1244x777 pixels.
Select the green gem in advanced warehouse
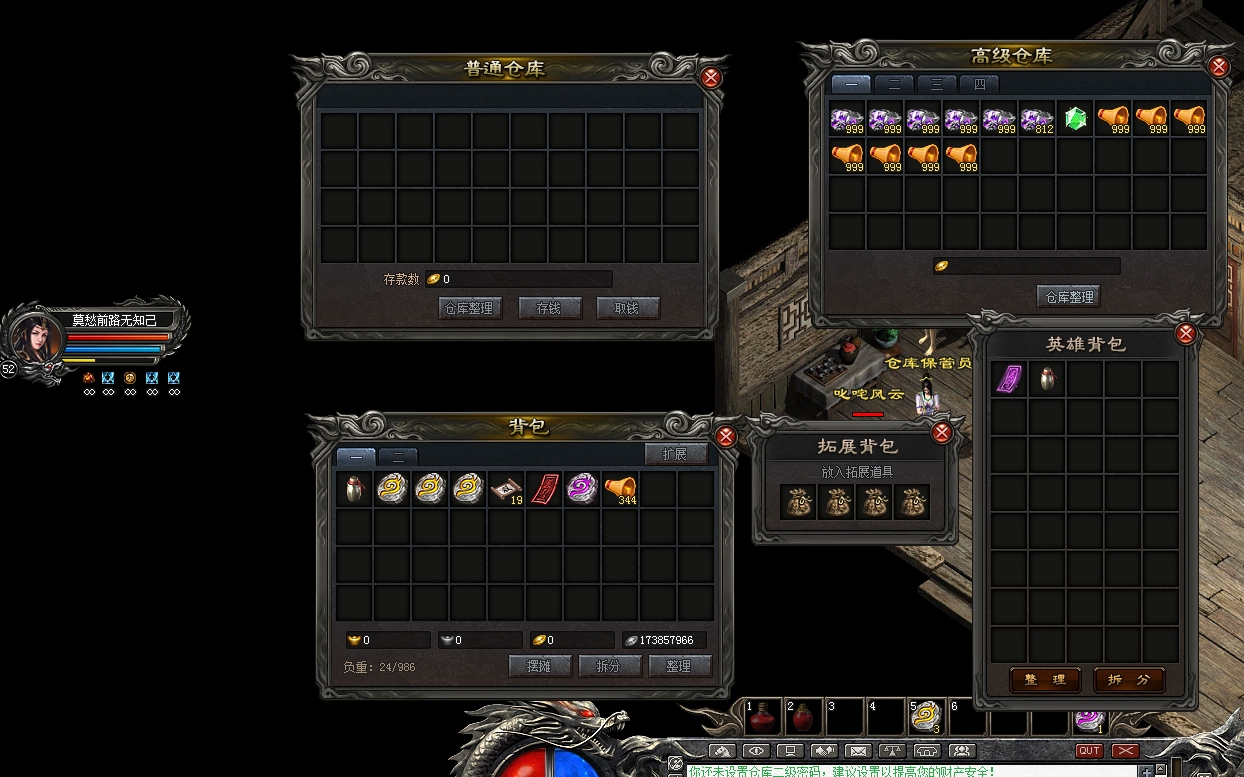(x=1075, y=120)
